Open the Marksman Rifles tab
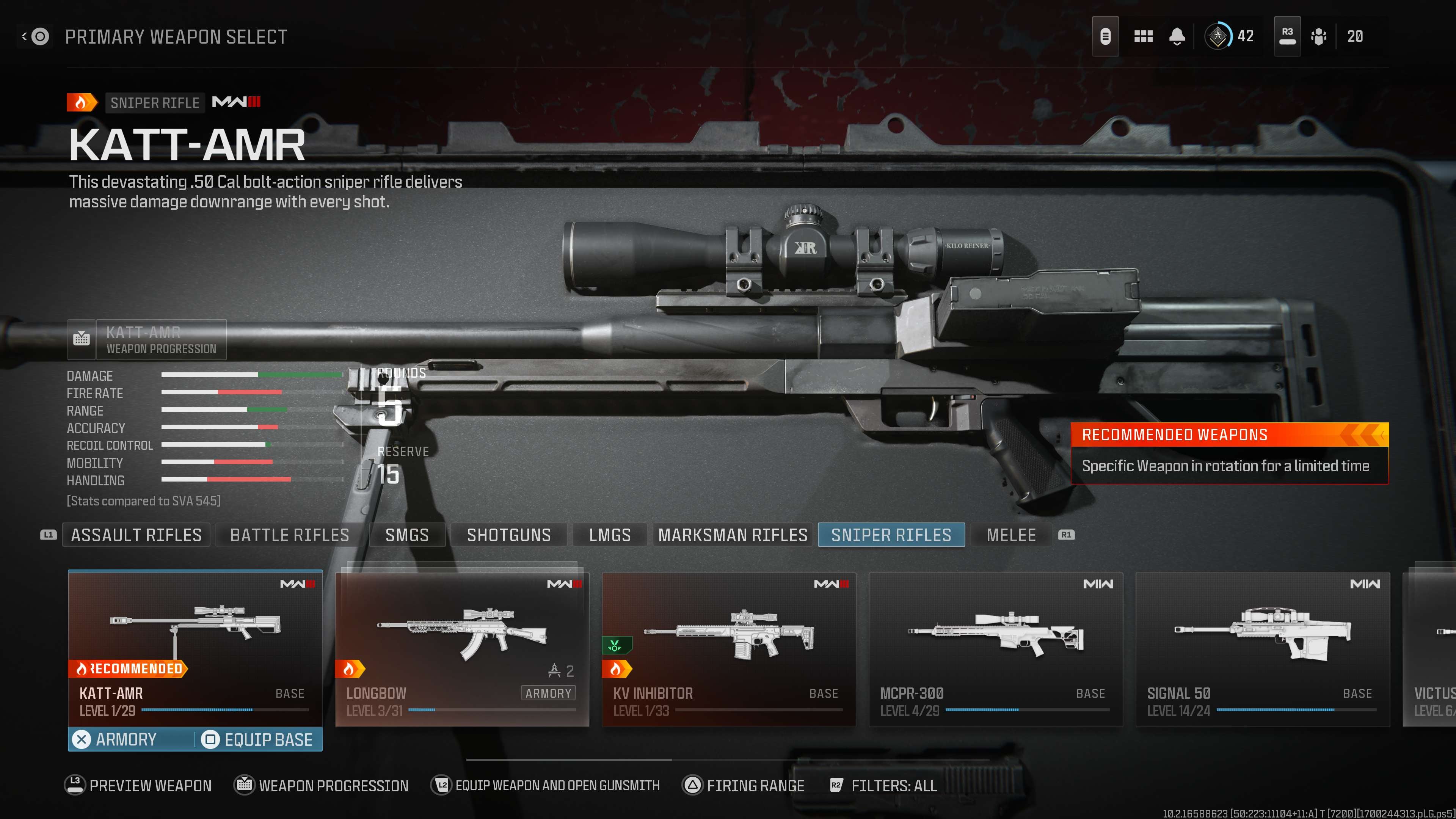The height and width of the screenshot is (819, 1456). (733, 535)
